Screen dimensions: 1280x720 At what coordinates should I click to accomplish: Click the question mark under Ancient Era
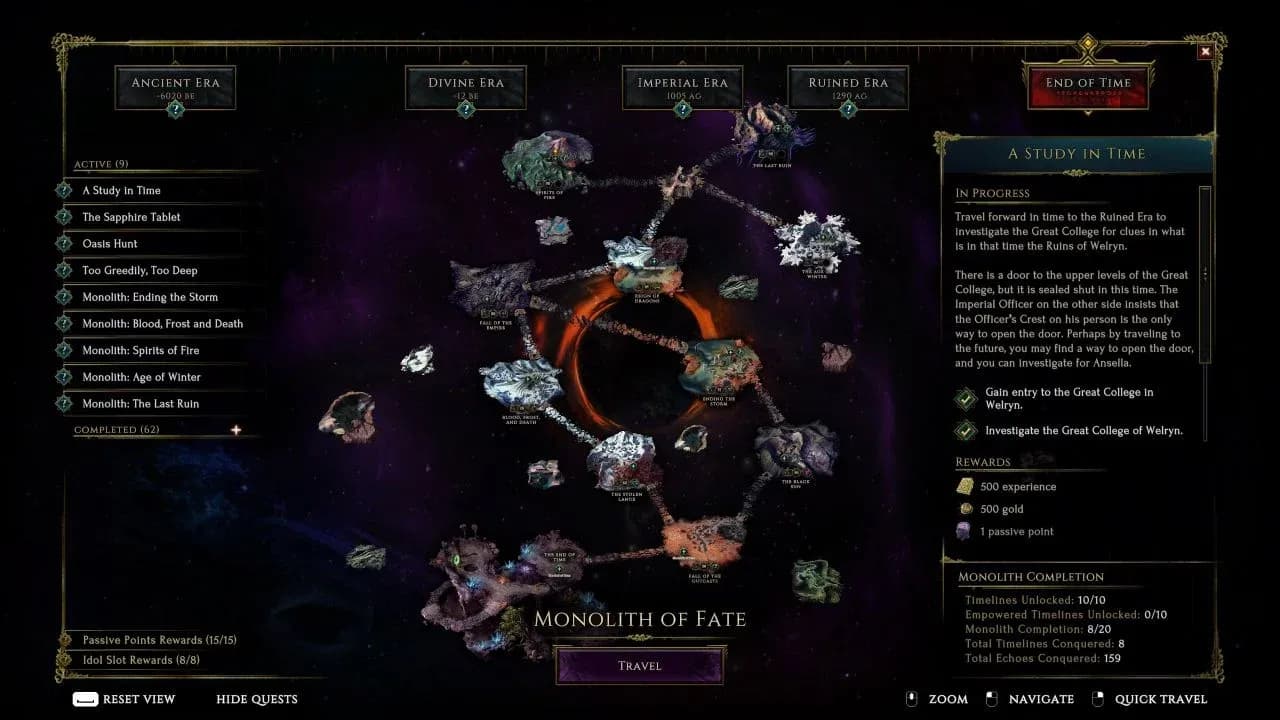click(x=175, y=108)
